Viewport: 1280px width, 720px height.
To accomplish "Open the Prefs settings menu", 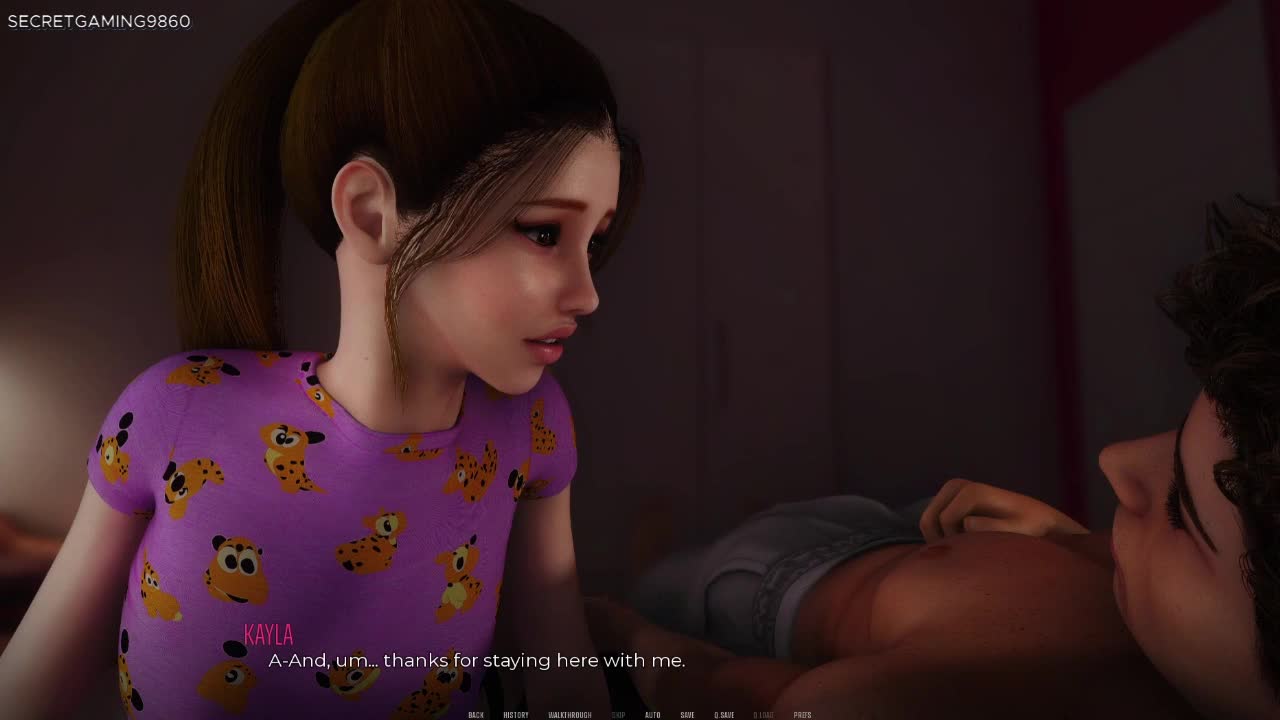I will 802,715.
